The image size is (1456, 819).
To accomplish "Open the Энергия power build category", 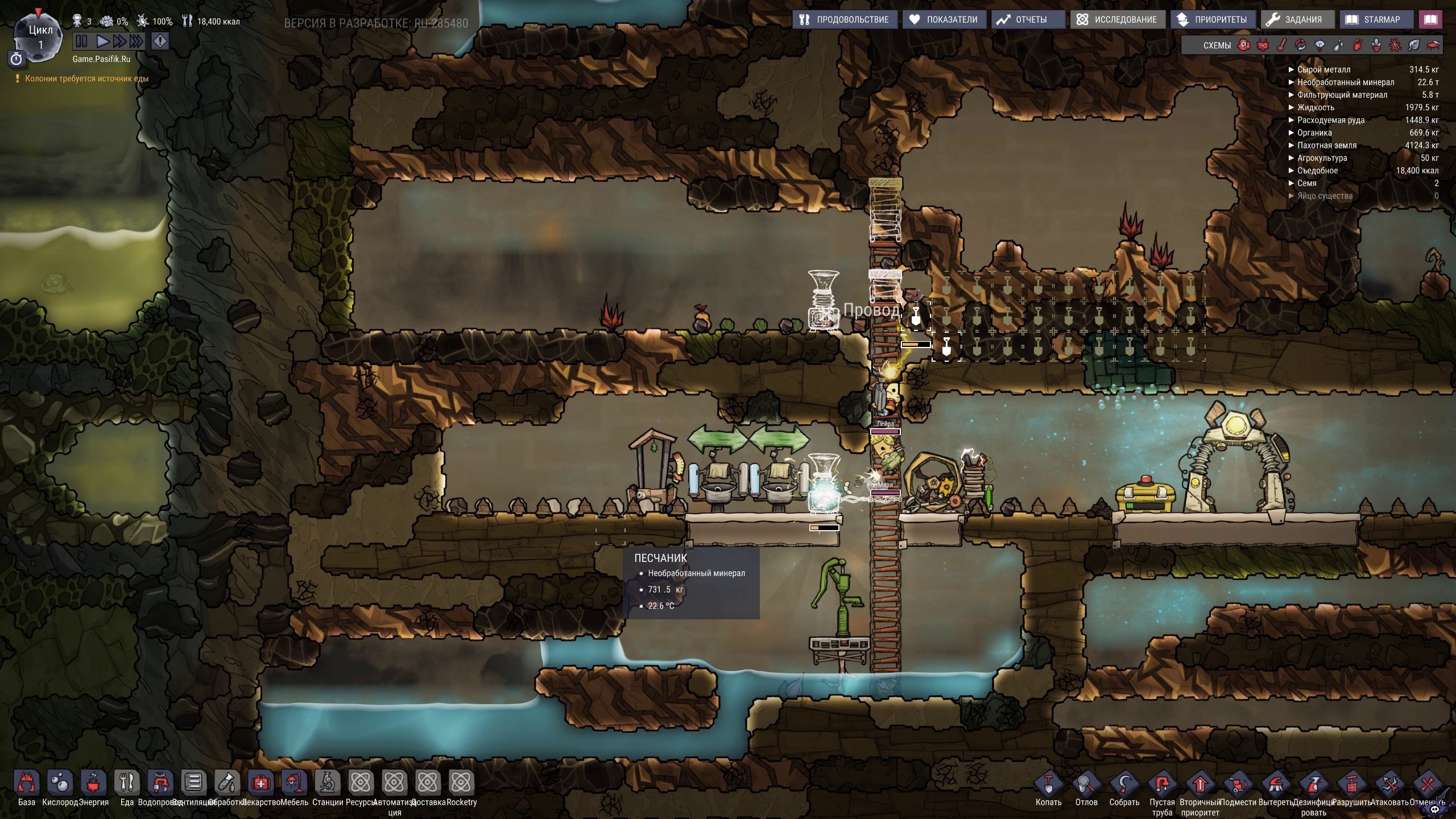I will [x=93, y=783].
